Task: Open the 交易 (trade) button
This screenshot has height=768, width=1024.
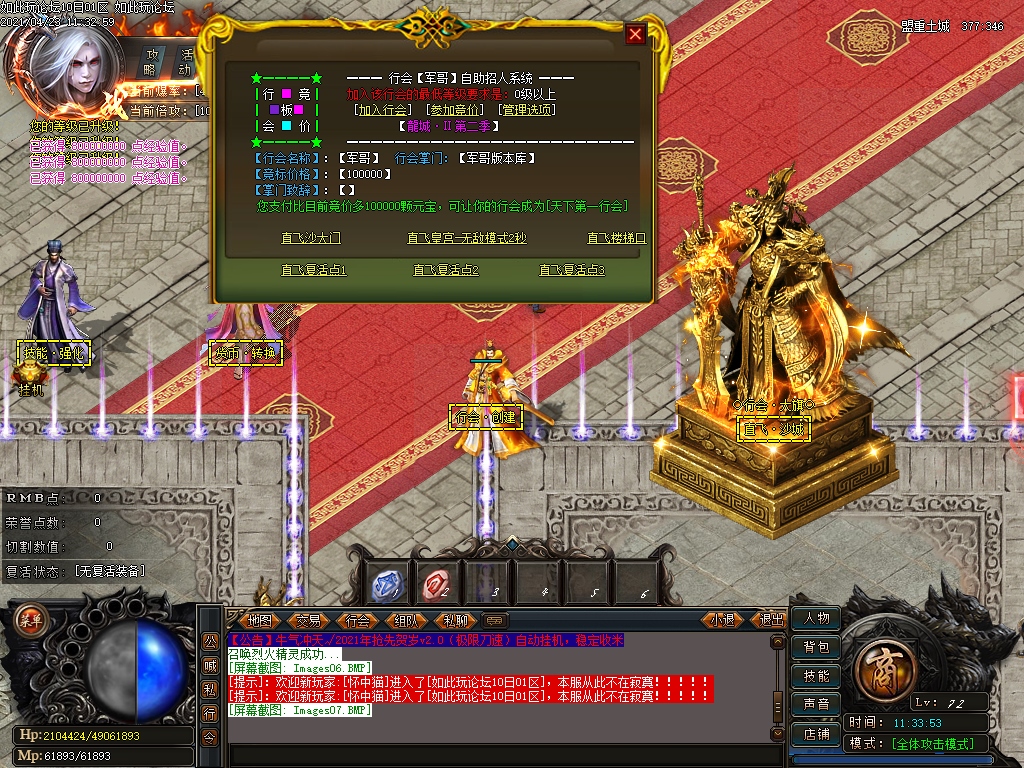Action: (x=308, y=620)
